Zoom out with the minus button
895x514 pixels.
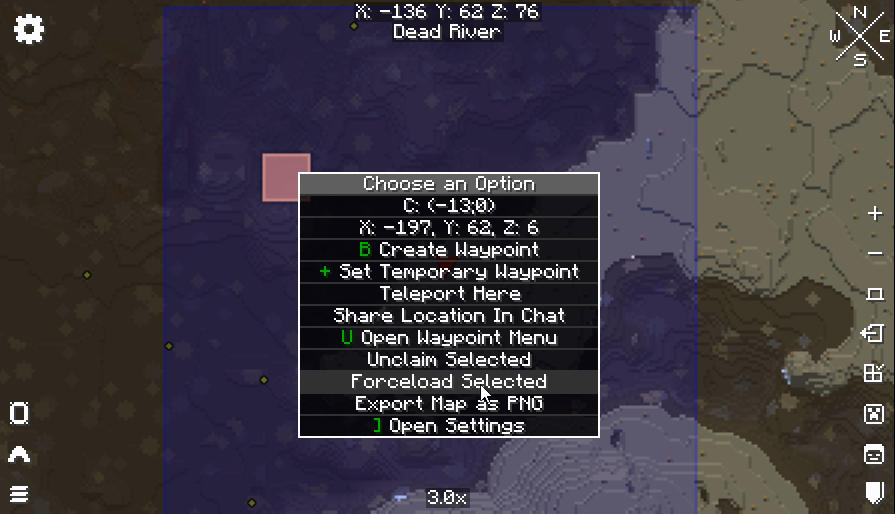point(875,253)
